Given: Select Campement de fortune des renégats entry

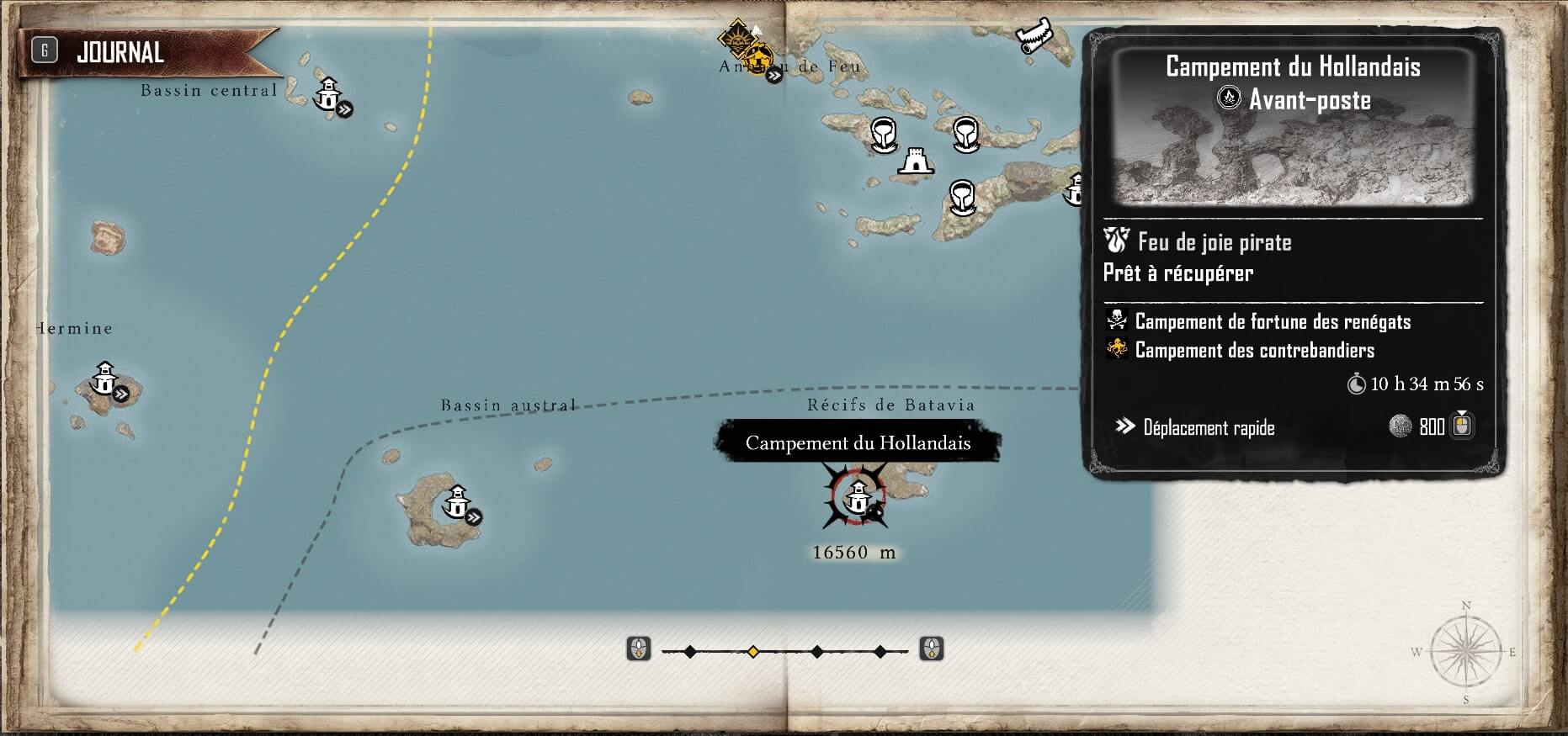Looking at the screenshot, I should (x=1272, y=321).
